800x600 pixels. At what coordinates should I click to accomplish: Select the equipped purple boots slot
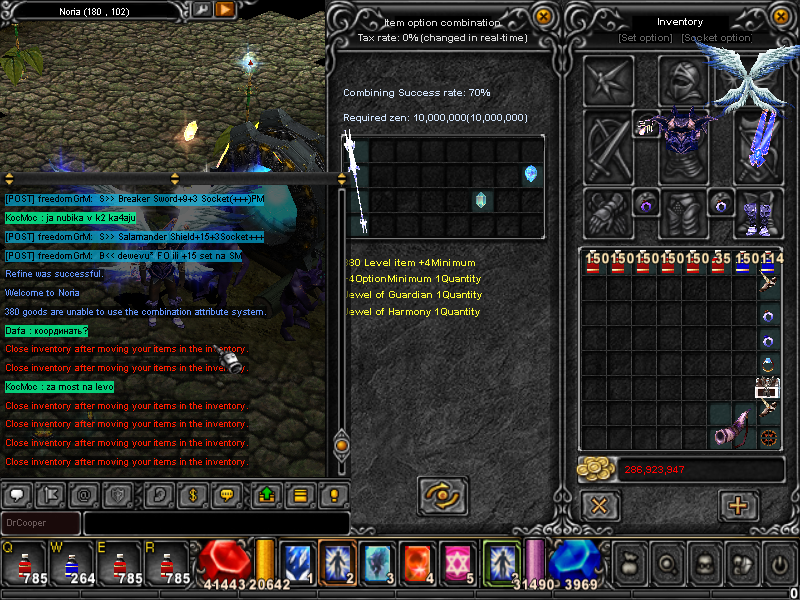(x=759, y=212)
